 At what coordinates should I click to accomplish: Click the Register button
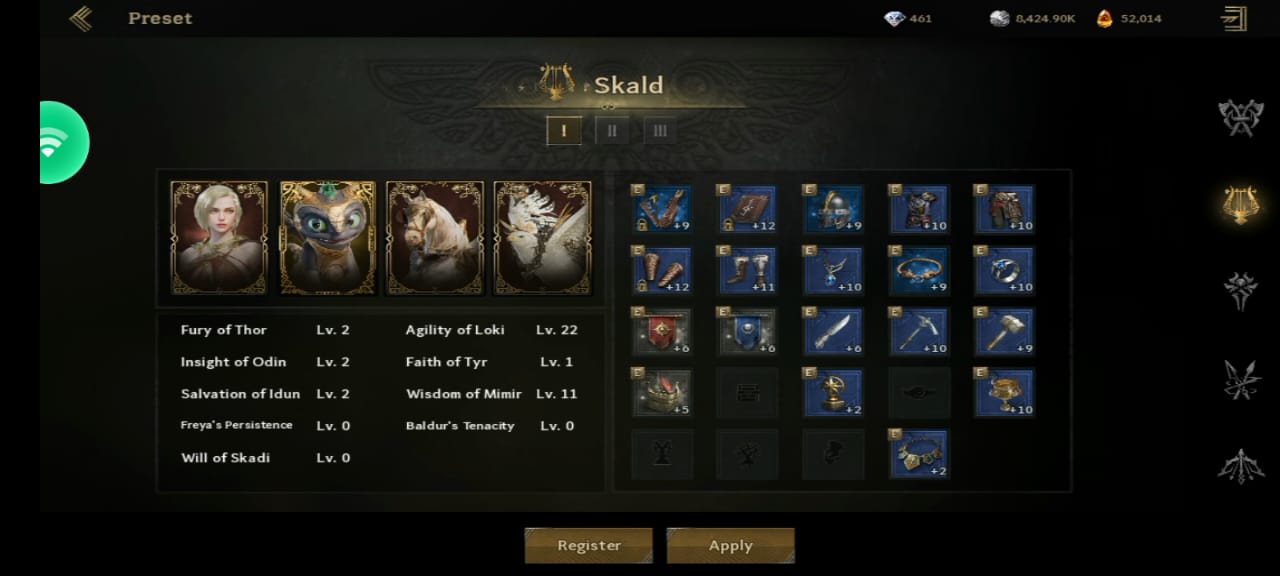pos(589,545)
